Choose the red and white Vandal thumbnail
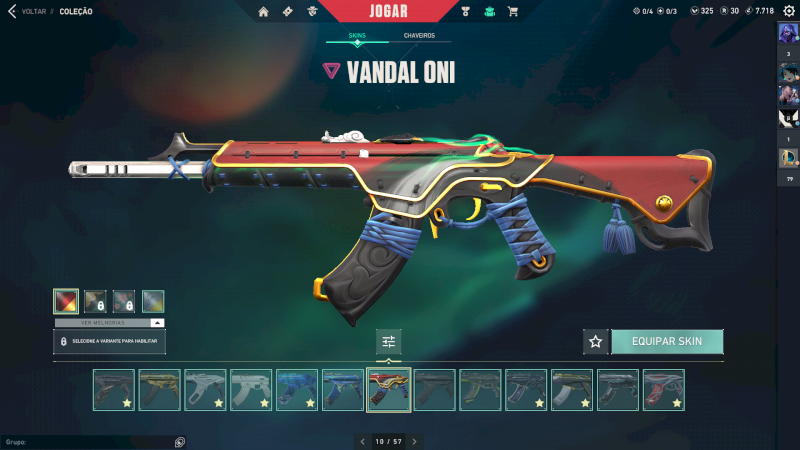The height and width of the screenshot is (450, 800). 664,390
